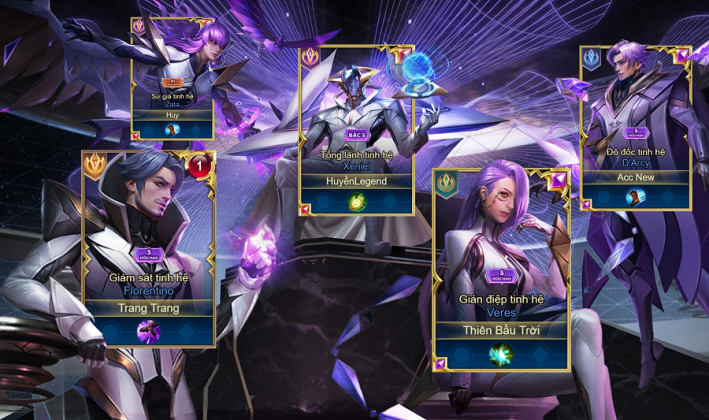Click the rank emblem on Xeniel's card
709x420 pixels.
[x=315, y=60]
